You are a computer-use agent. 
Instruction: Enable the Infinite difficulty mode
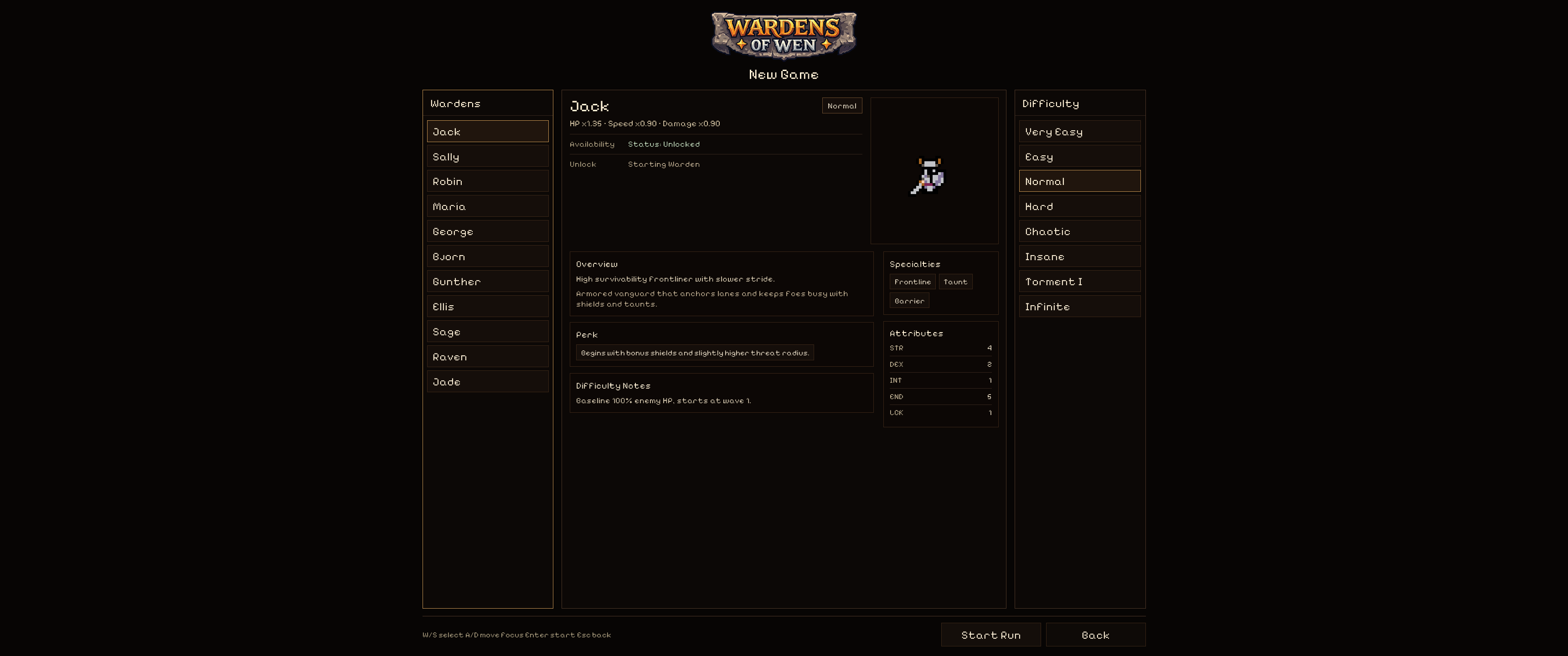1079,306
